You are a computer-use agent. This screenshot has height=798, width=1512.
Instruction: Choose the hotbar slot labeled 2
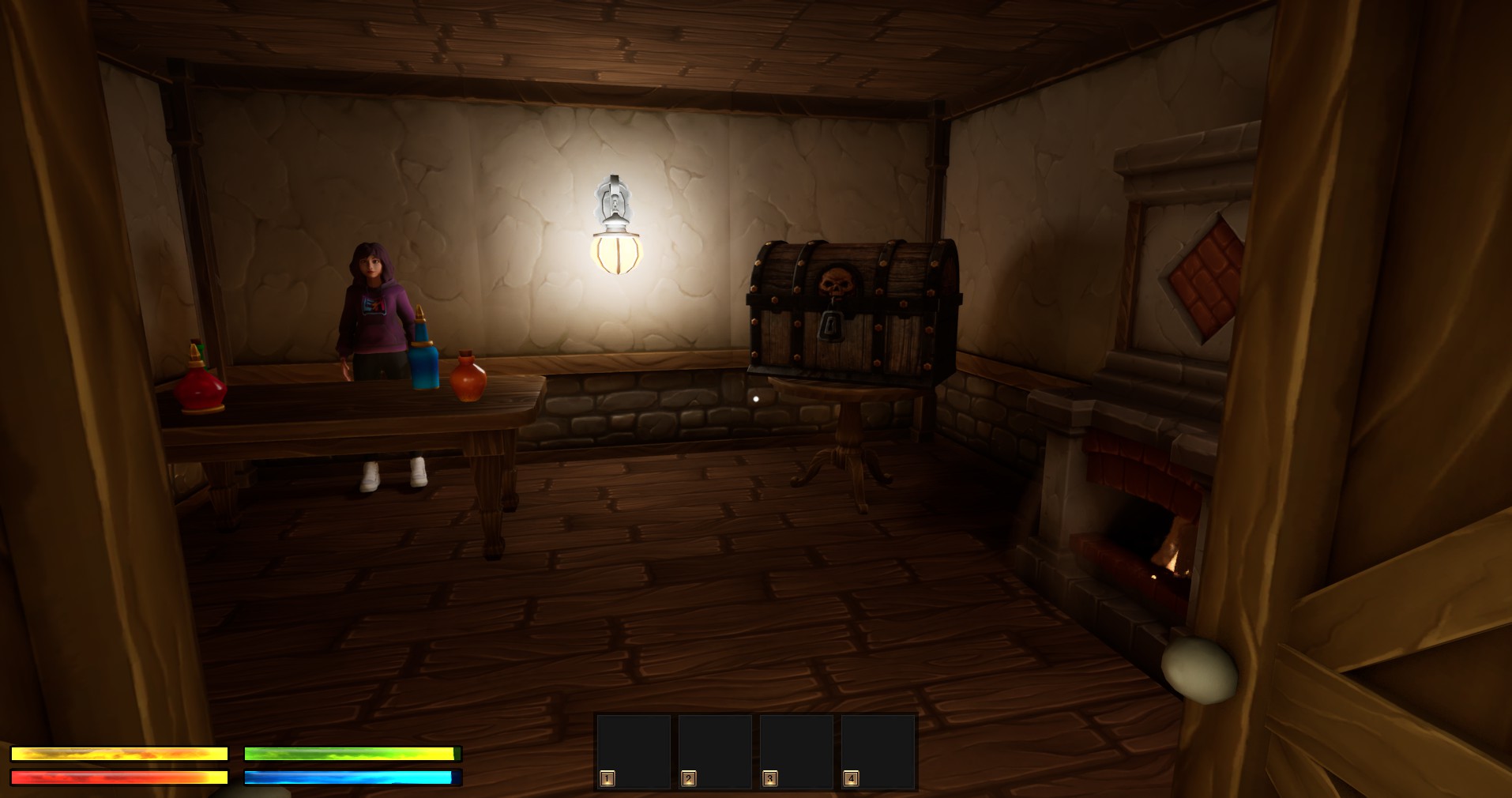[715, 751]
